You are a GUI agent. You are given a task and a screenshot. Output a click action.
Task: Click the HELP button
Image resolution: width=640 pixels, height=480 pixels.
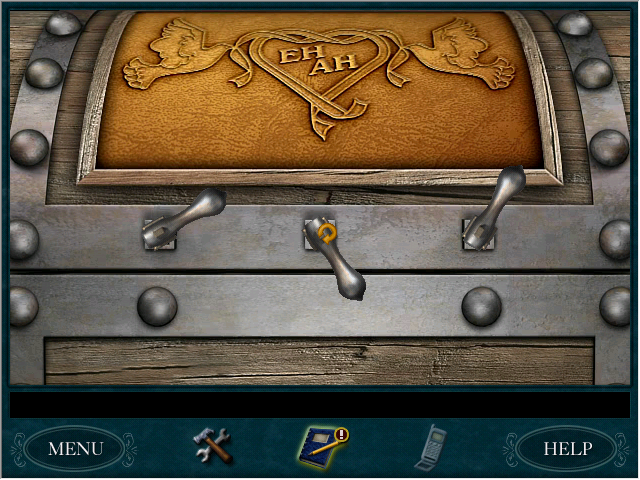click(x=567, y=448)
